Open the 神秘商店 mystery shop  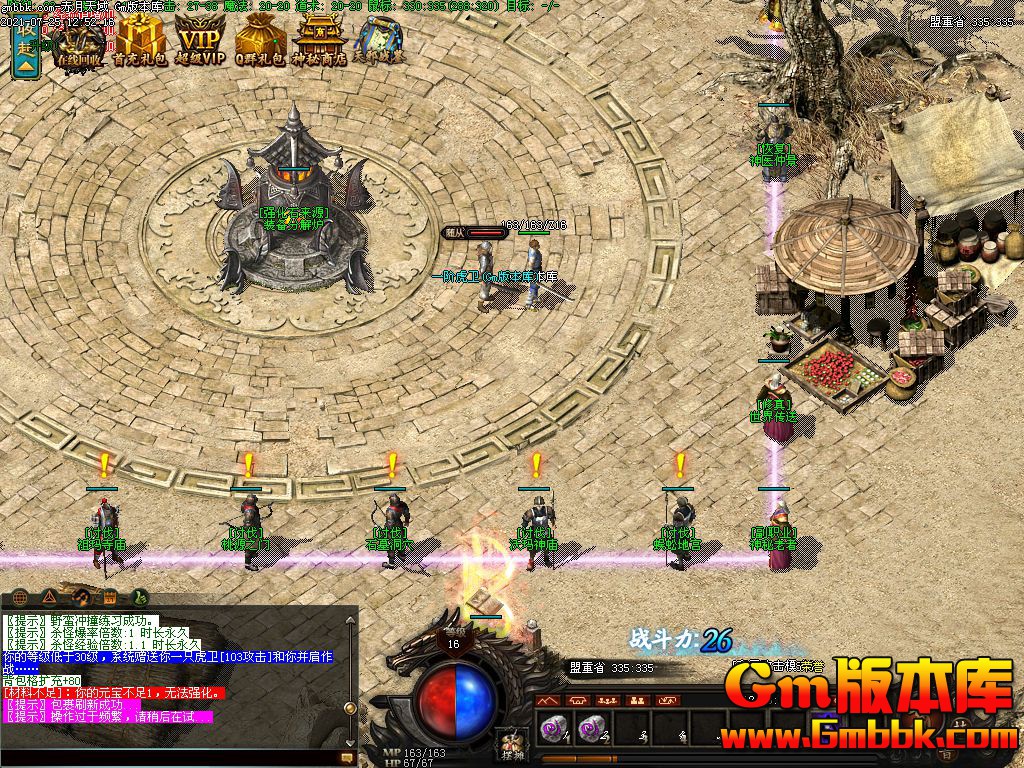pos(318,42)
